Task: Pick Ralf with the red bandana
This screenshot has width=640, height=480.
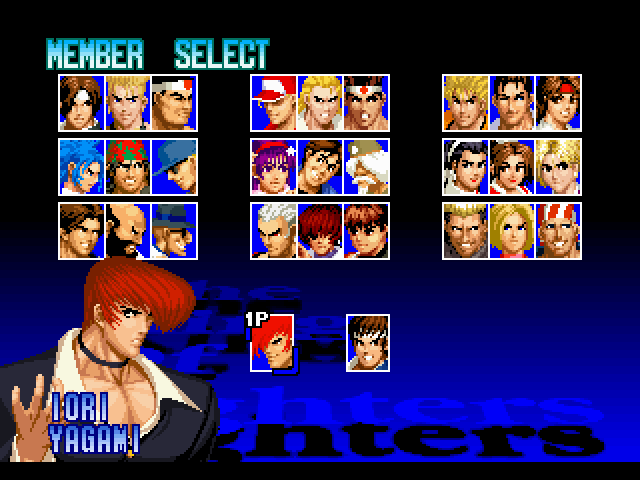Action: [127, 165]
